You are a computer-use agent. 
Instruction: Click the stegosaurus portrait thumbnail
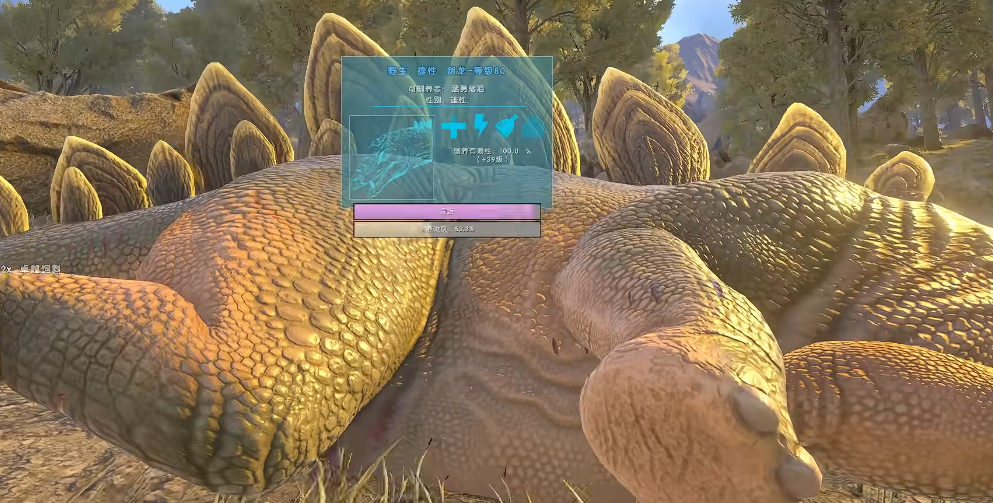(x=391, y=157)
